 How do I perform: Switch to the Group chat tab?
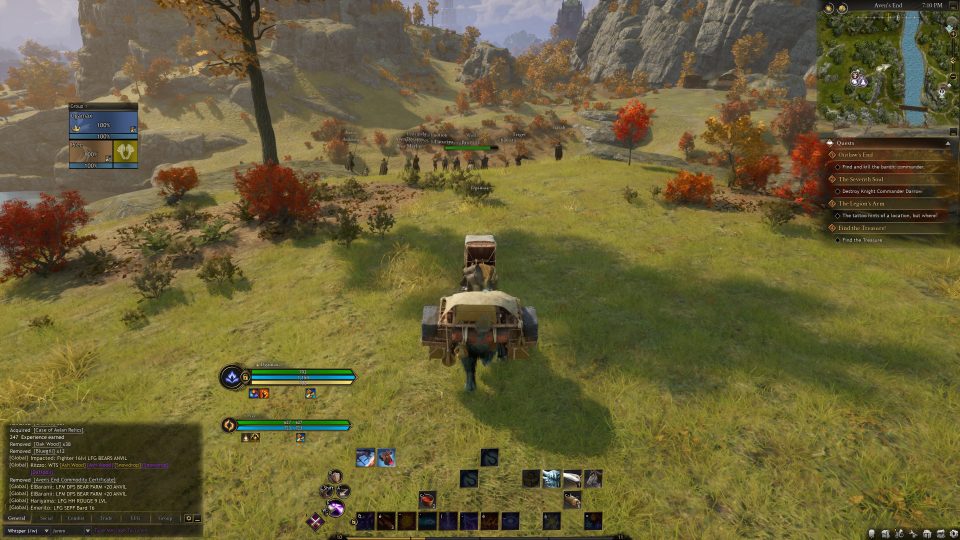(x=165, y=518)
